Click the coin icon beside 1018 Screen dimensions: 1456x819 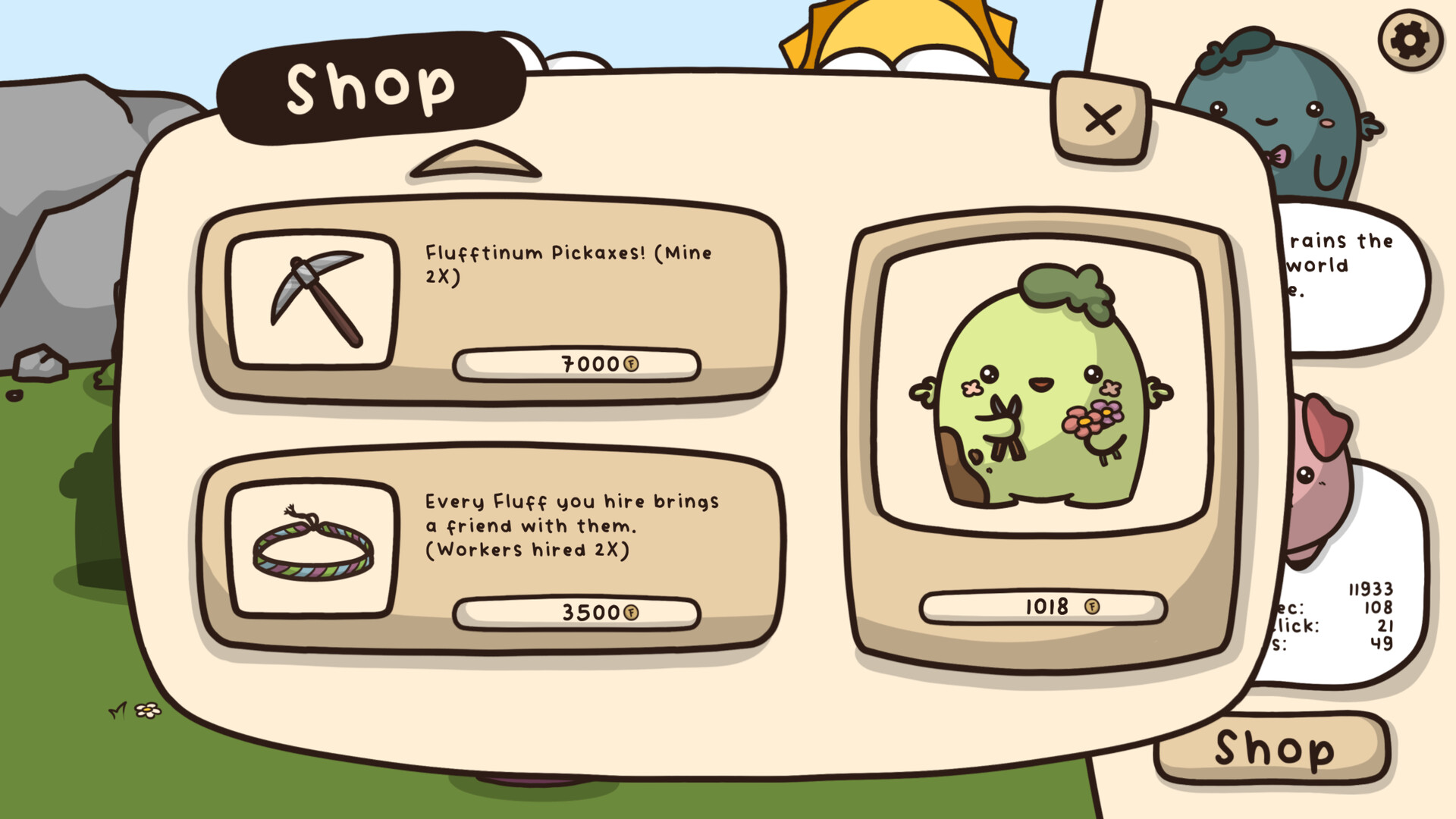(1091, 607)
